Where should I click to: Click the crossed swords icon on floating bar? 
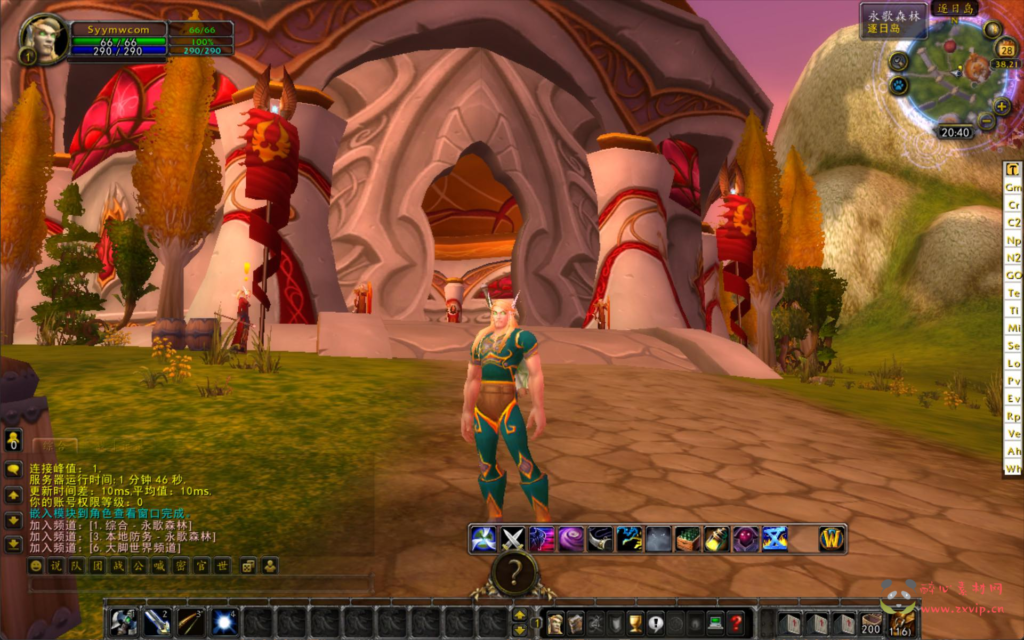point(513,539)
